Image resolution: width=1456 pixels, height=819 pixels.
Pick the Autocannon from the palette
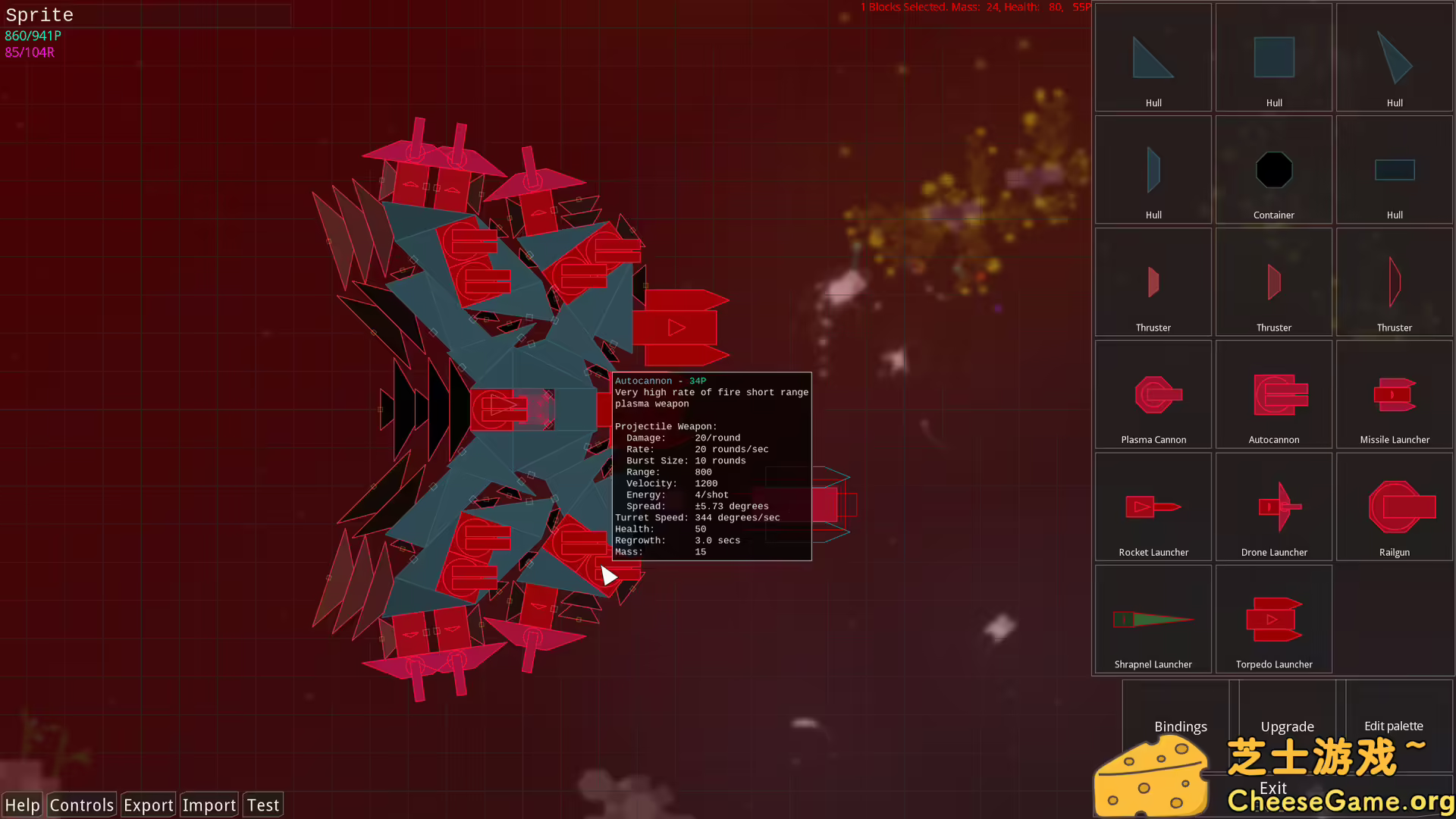tap(1273, 394)
